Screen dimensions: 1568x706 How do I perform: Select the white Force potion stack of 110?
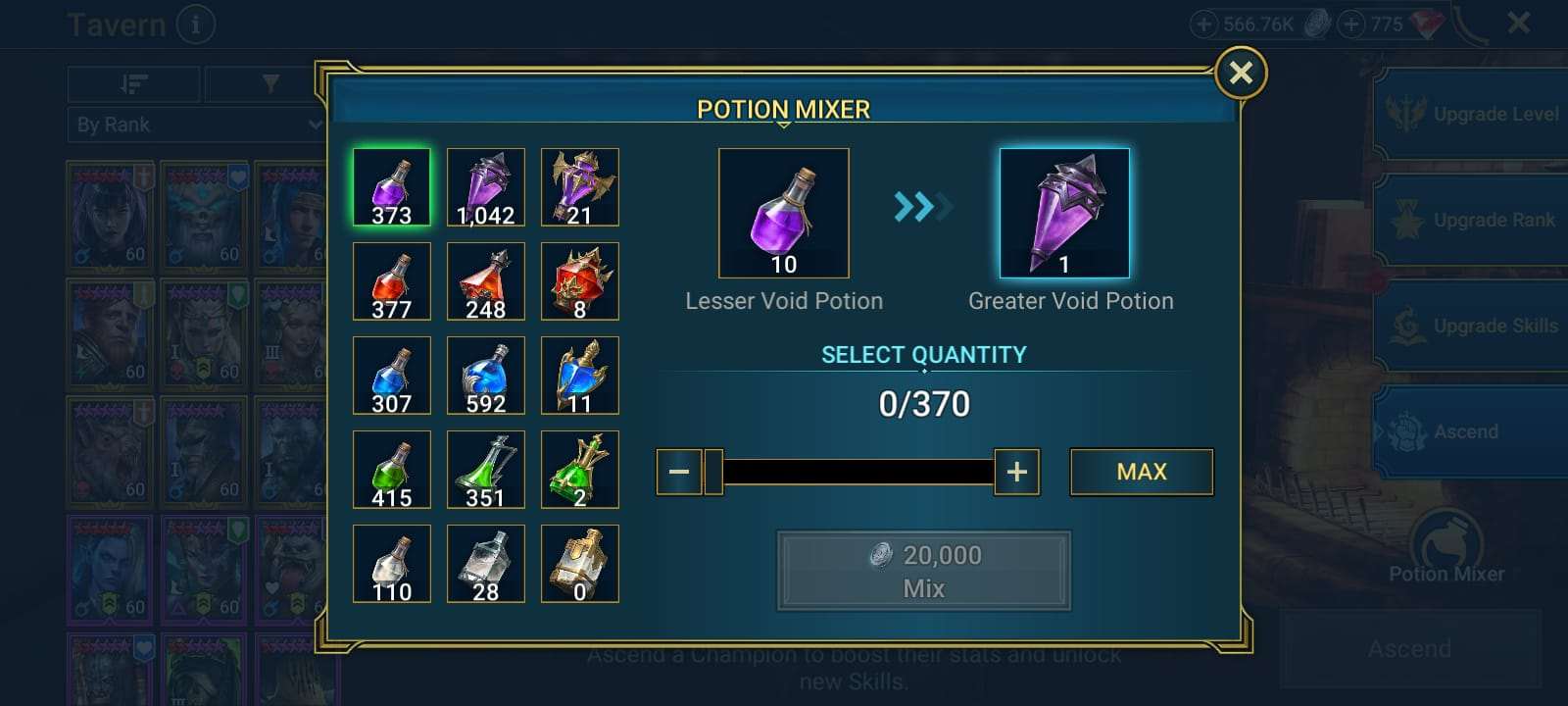point(391,564)
